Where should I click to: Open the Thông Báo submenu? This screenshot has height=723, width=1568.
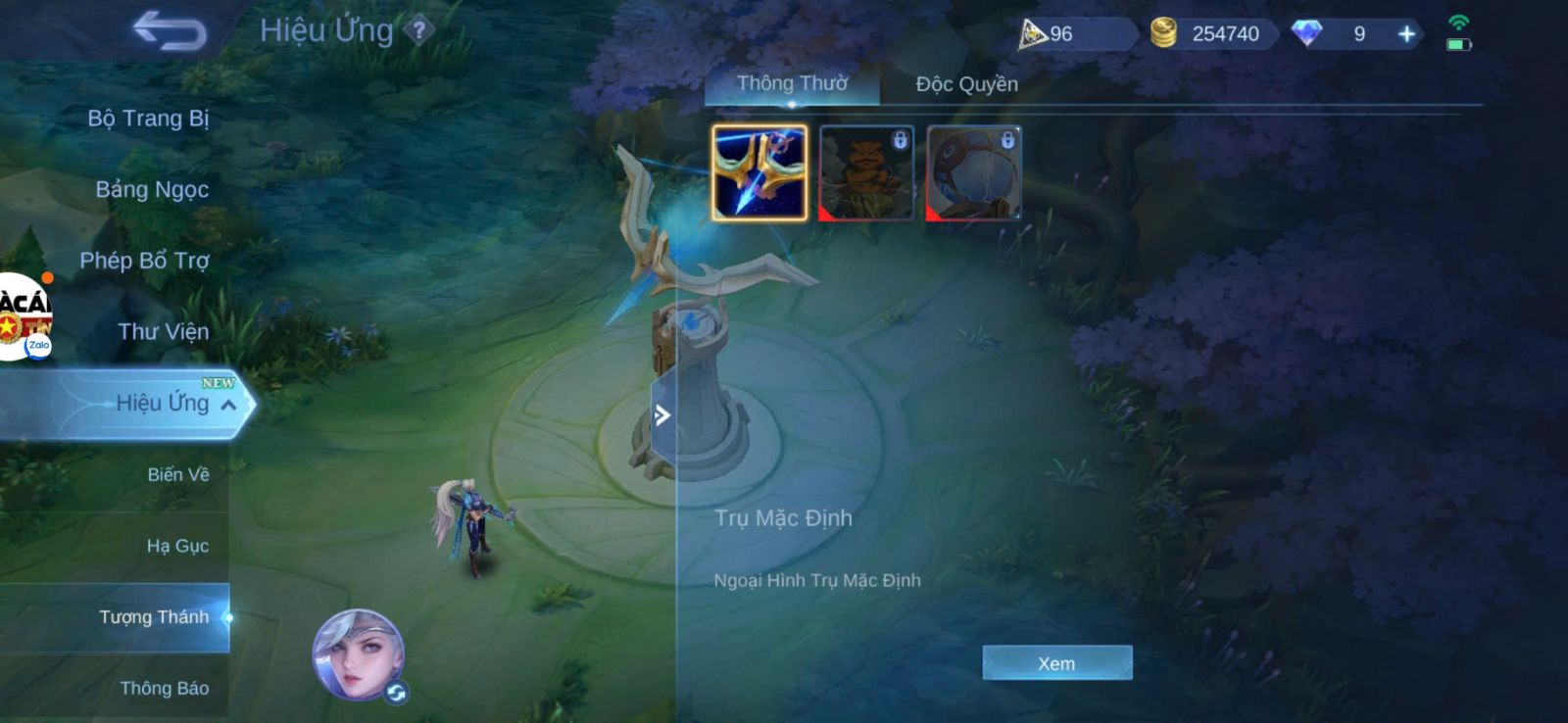pyautogui.click(x=164, y=688)
